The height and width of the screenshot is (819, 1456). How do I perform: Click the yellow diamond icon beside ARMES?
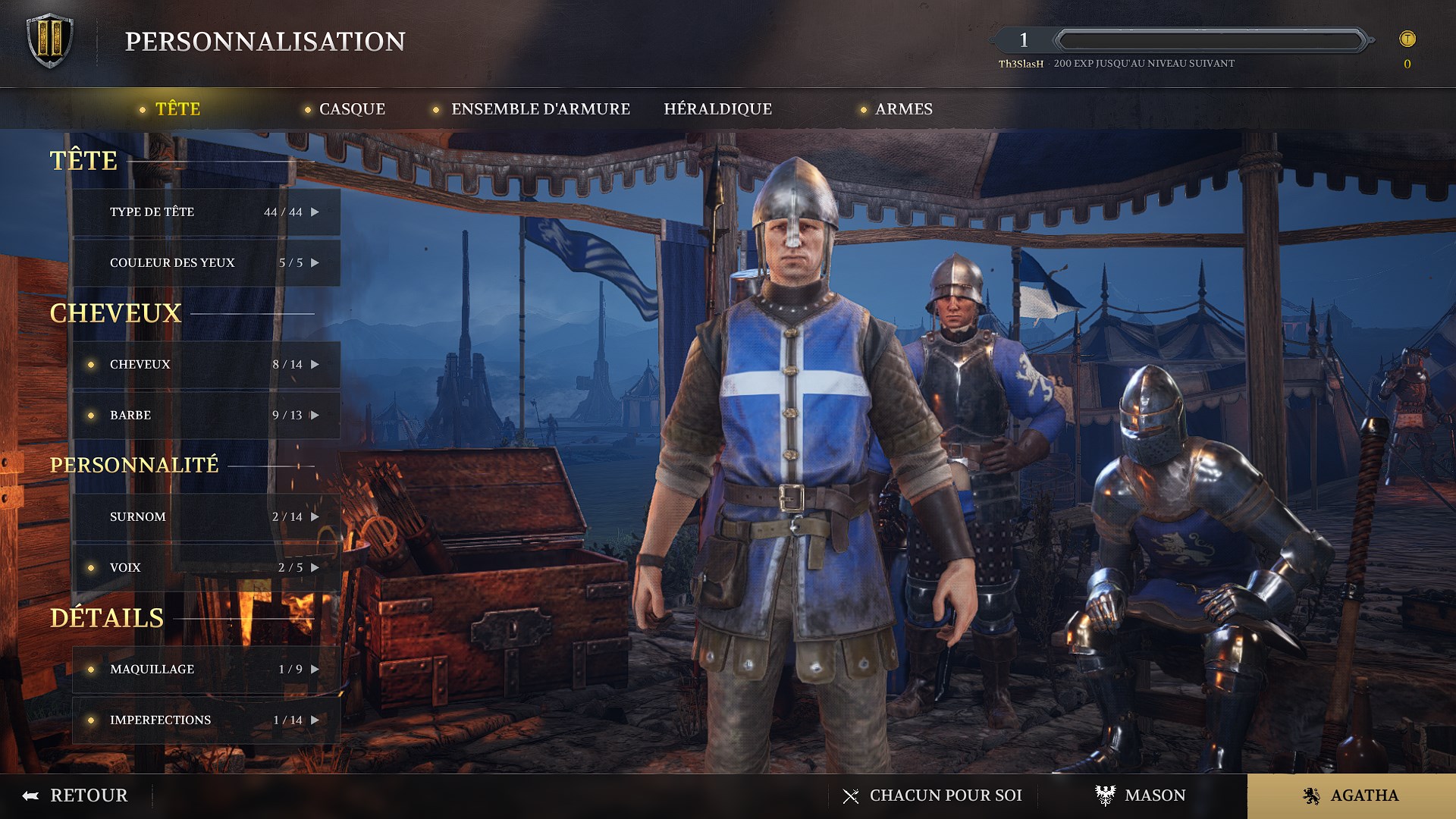864,110
